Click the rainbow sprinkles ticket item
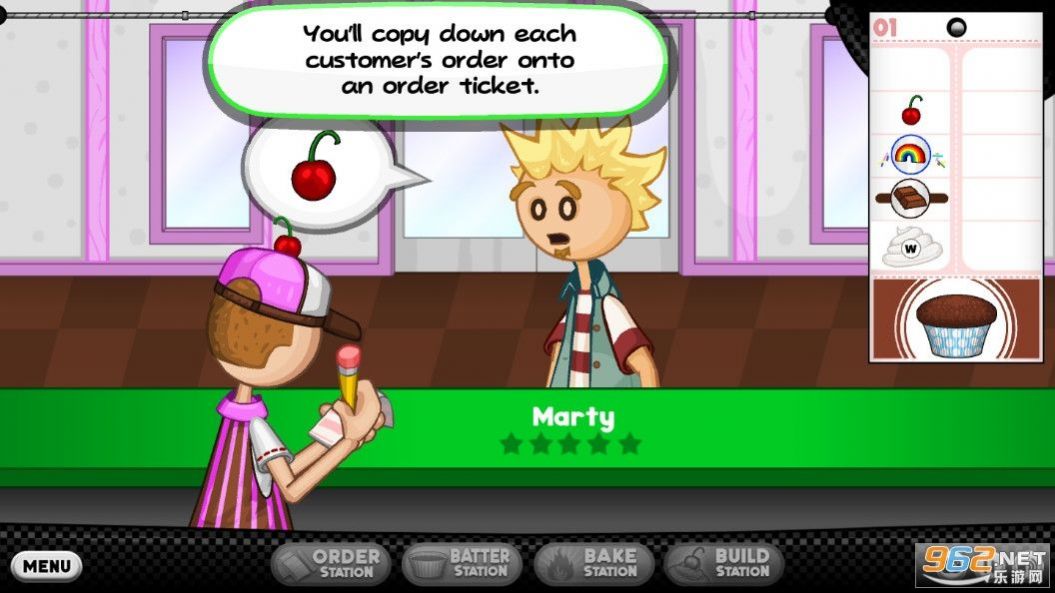This screenshot has width=1055, height=593. coord(910,154)
